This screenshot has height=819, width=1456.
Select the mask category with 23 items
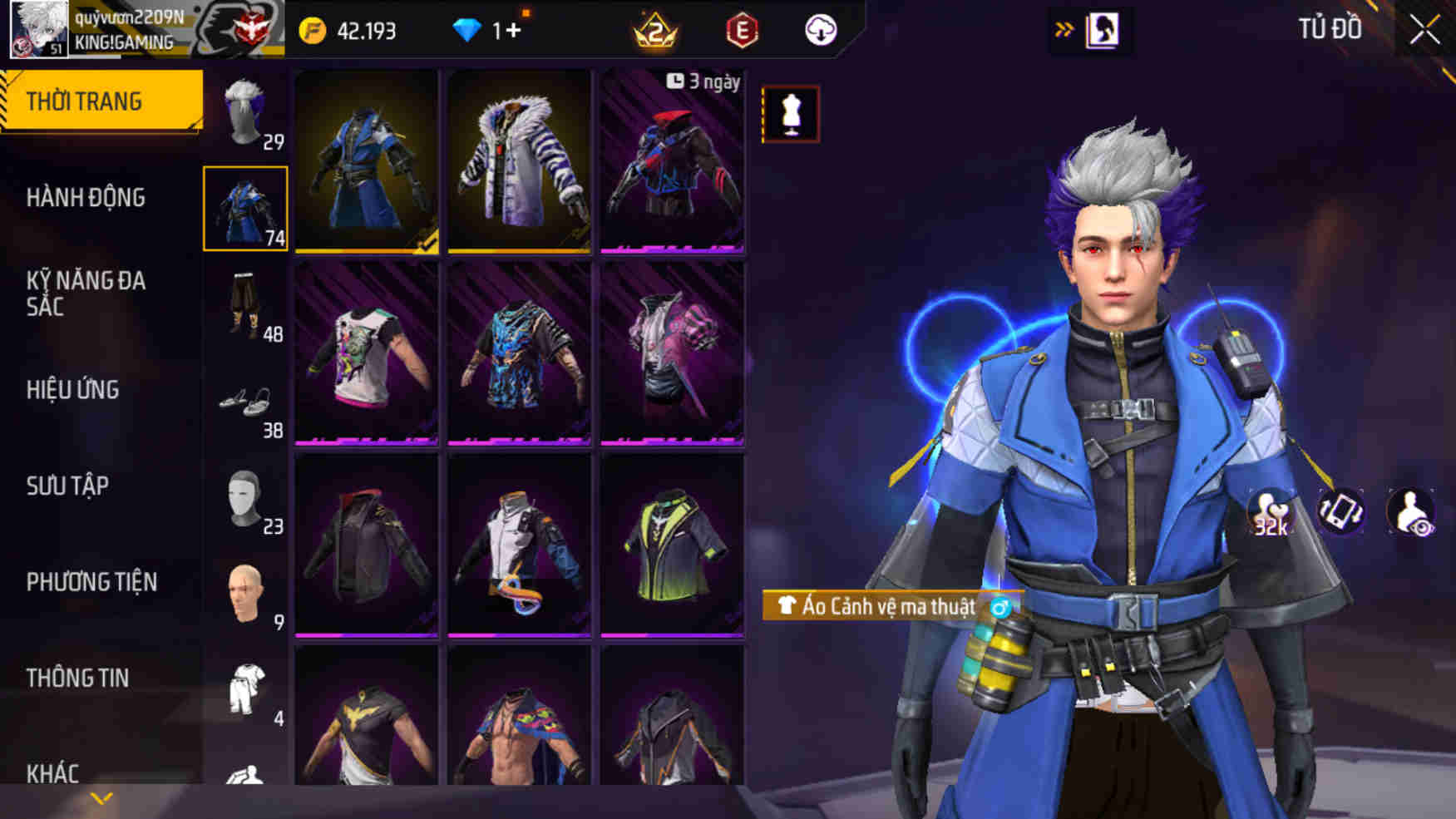point(246,499)
